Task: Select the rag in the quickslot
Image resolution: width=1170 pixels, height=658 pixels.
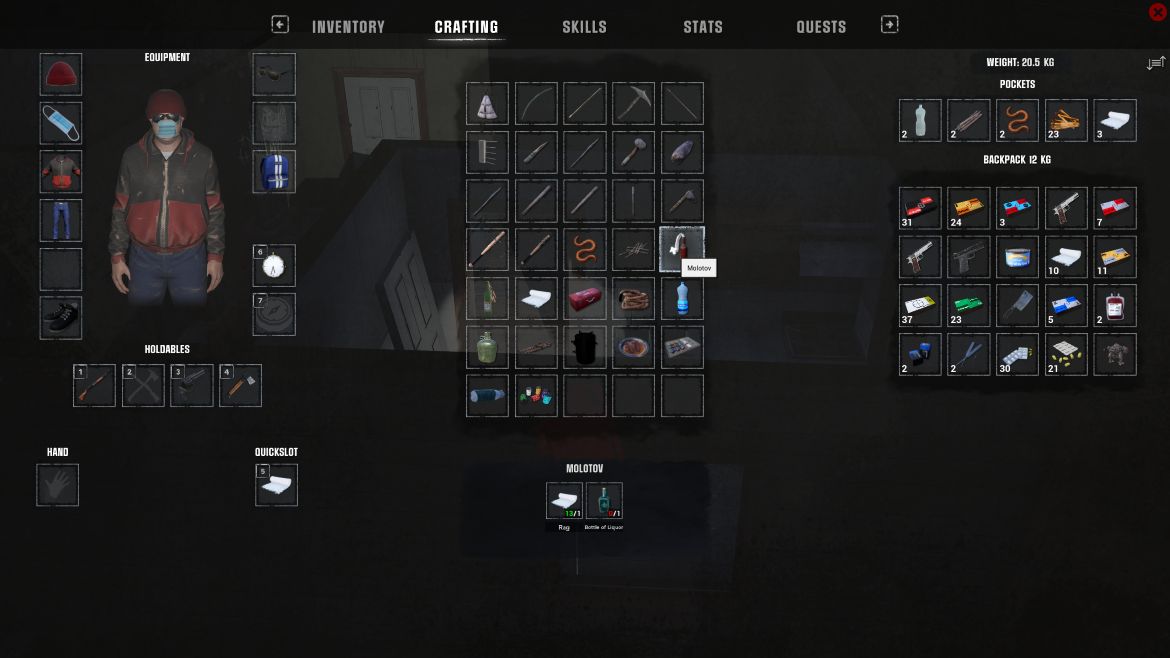Action: (276, 486)
